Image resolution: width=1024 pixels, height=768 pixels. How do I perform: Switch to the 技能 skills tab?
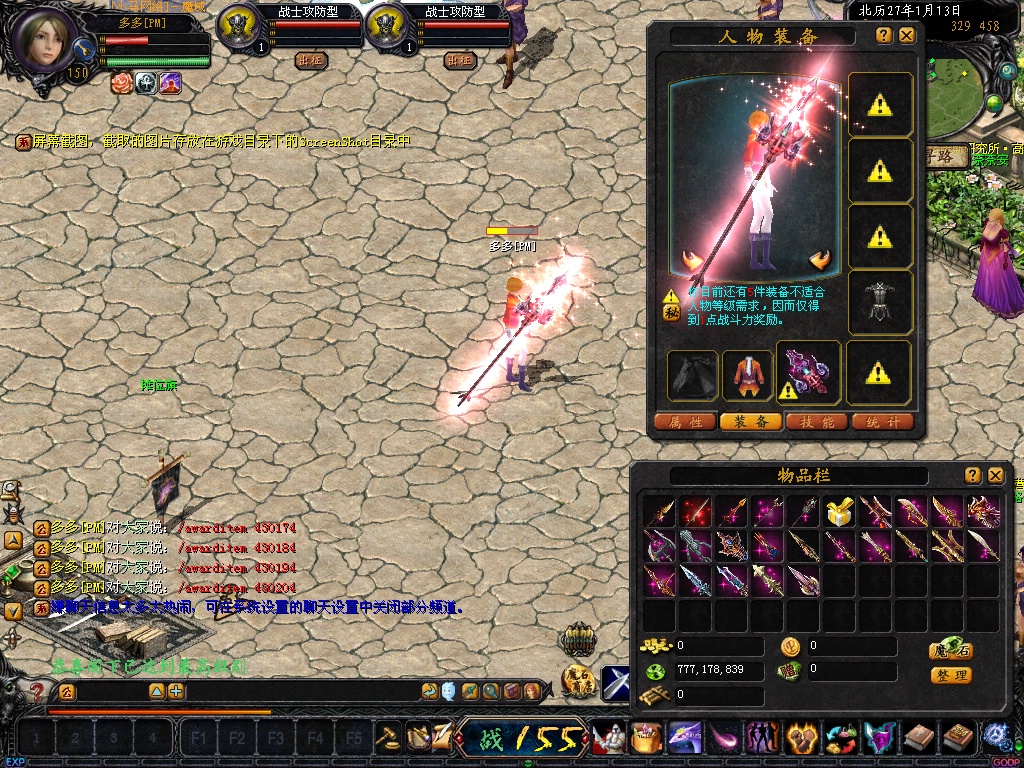[x=817, y=422]
